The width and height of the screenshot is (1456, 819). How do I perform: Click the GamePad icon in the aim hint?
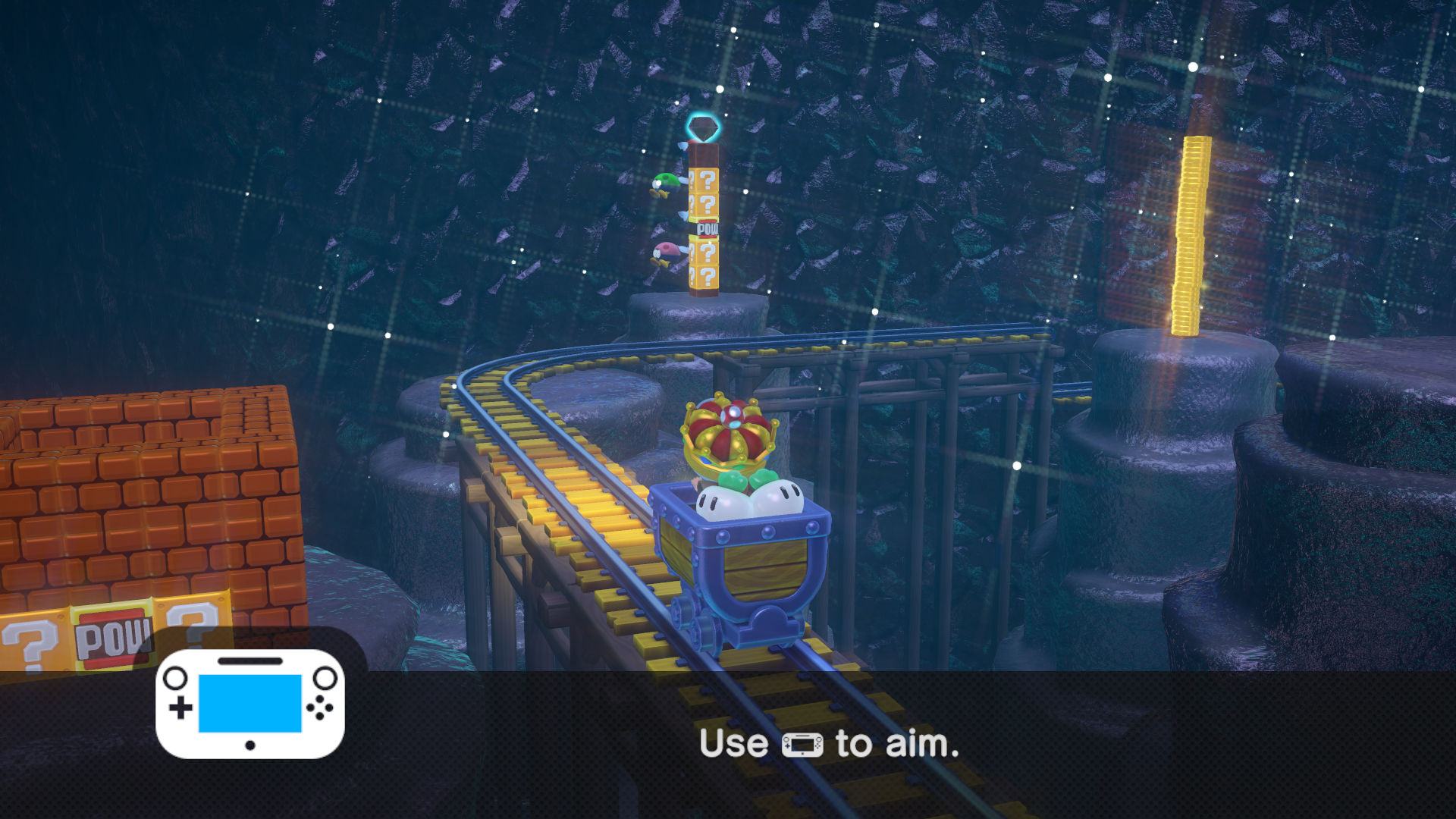(x=802, y=743)
